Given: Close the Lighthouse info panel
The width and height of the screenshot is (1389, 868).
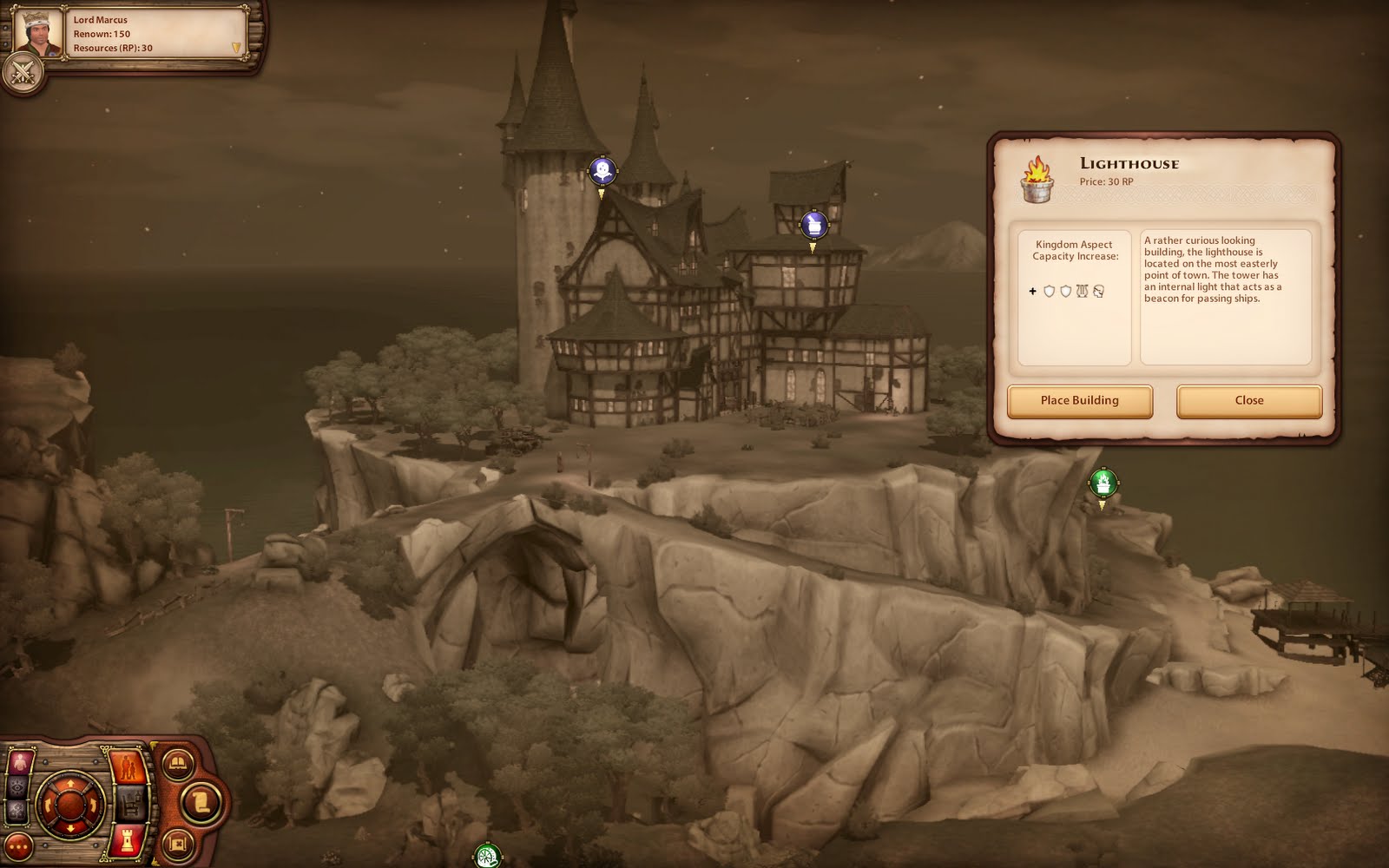Looking at the screenshot, I should click(1248, 401).
